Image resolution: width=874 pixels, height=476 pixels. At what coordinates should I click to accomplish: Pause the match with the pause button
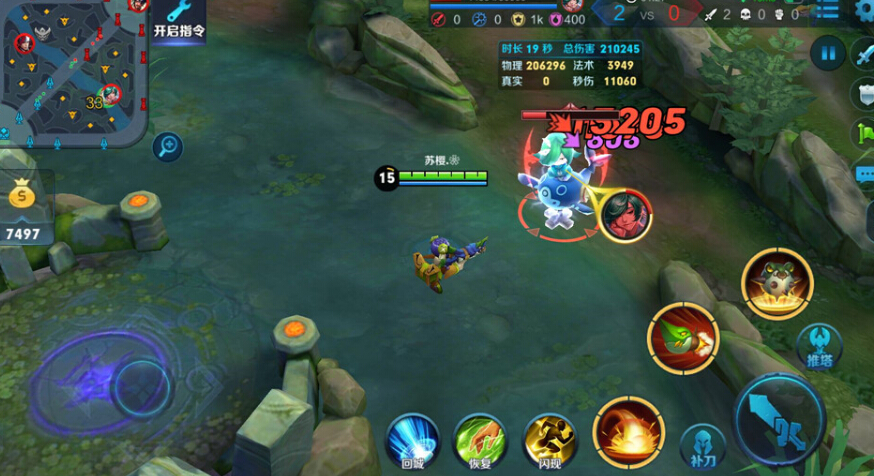828,52
